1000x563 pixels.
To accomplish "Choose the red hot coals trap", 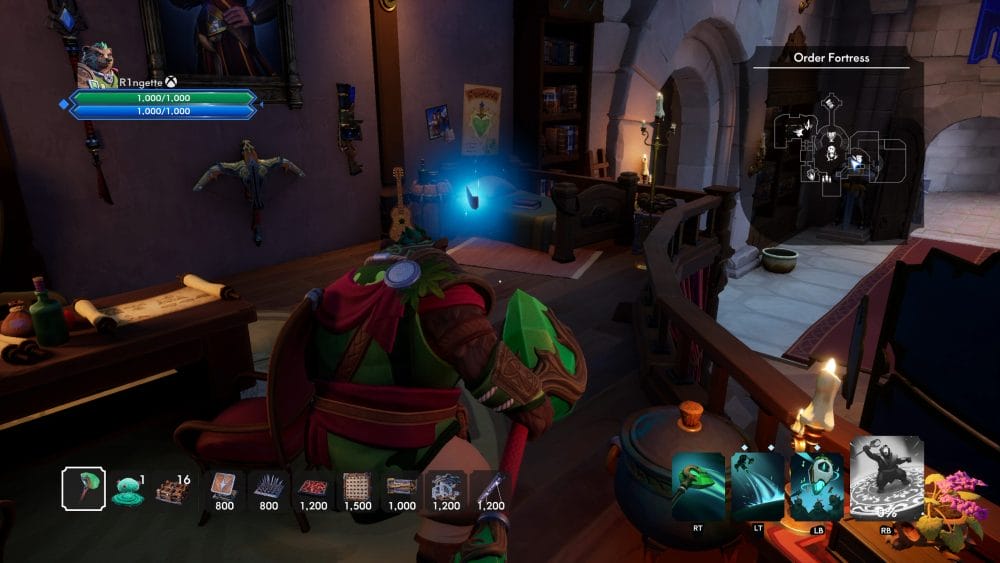I will click(x=314, y=487).
